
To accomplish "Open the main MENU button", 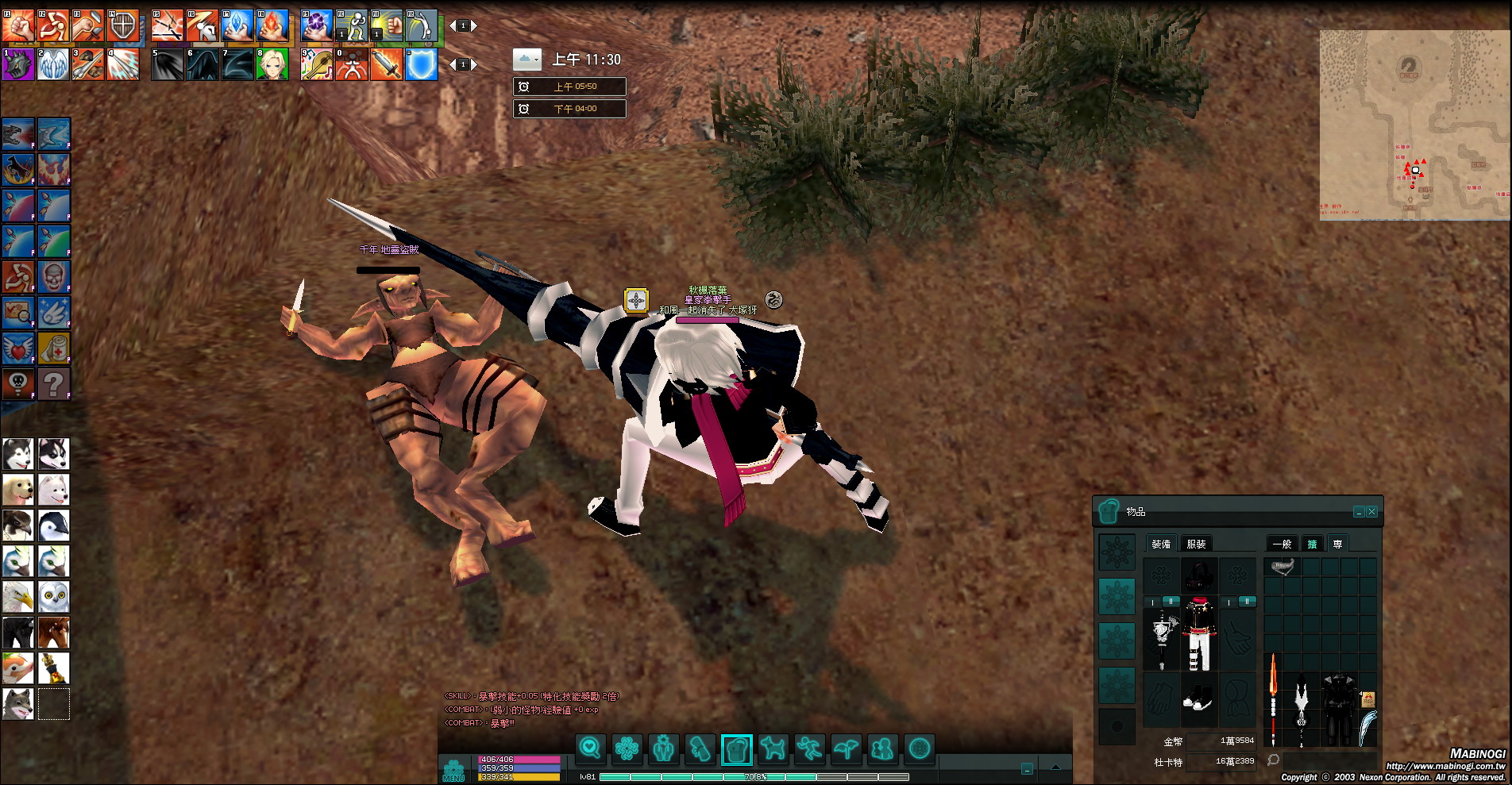I will tap(453, 770).
